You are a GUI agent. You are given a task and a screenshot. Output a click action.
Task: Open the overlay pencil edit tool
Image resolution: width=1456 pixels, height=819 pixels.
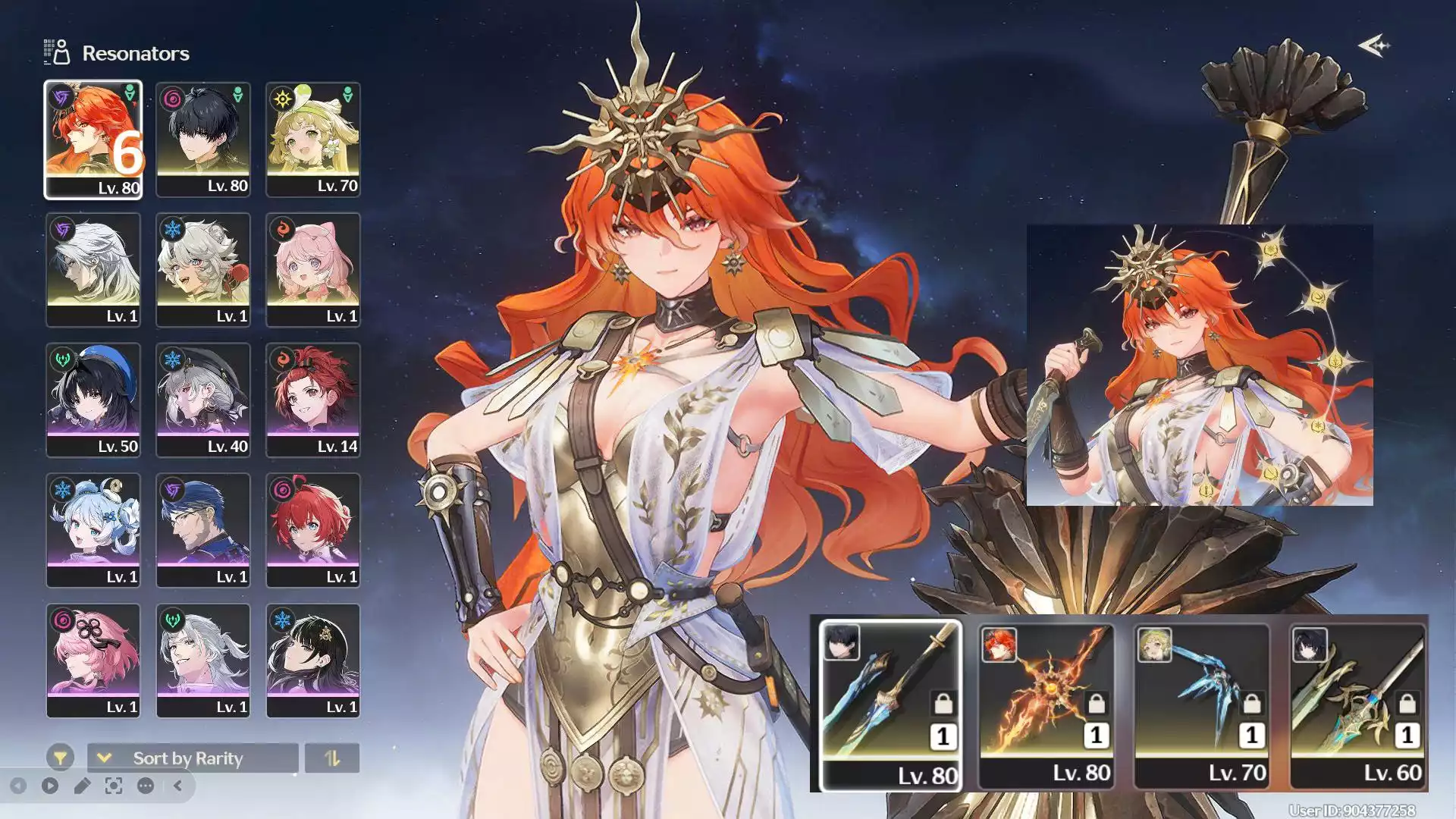click(x=82, y=786)
